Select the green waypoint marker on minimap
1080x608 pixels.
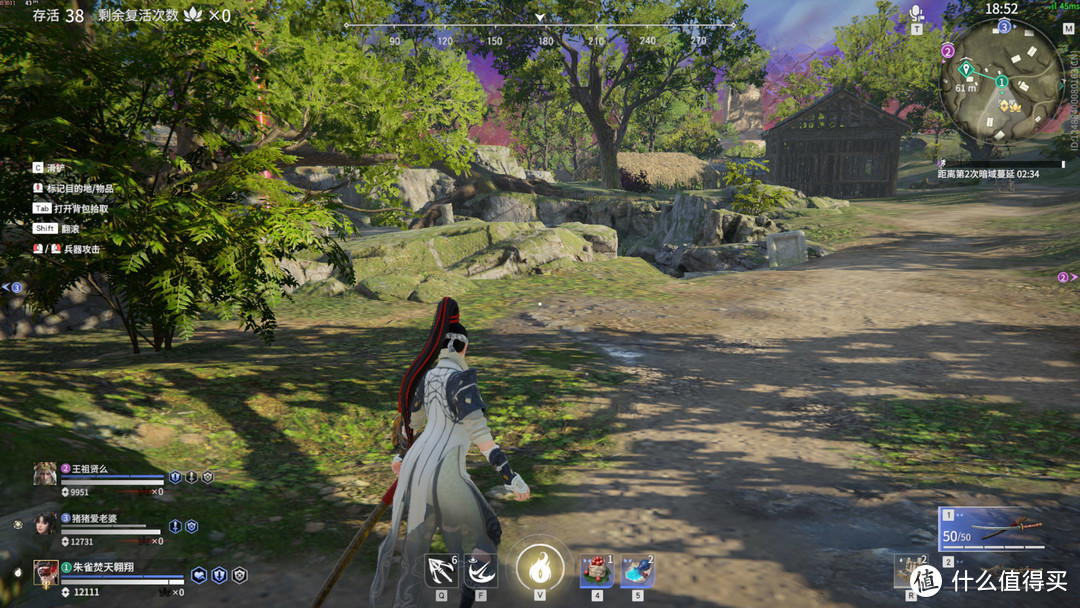click(x=966, y=70)
